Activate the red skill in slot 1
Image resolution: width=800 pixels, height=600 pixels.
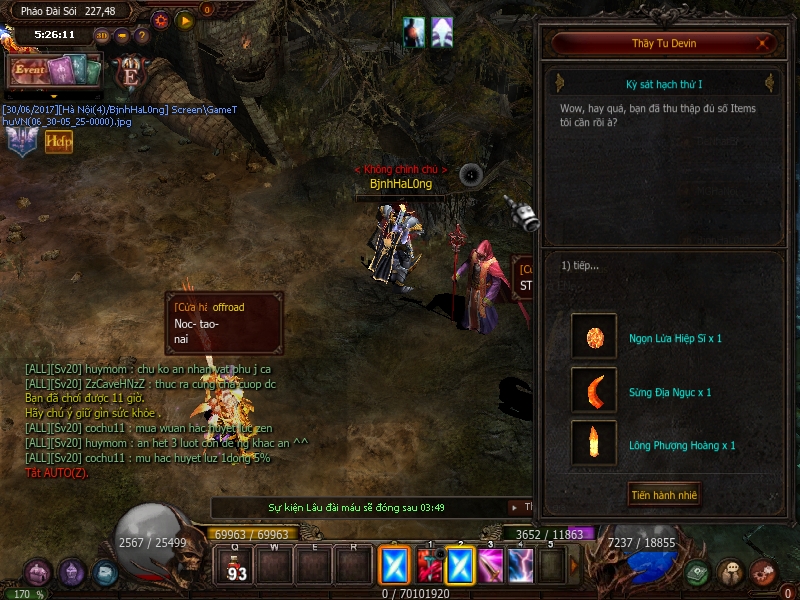(x=429, y=566)
